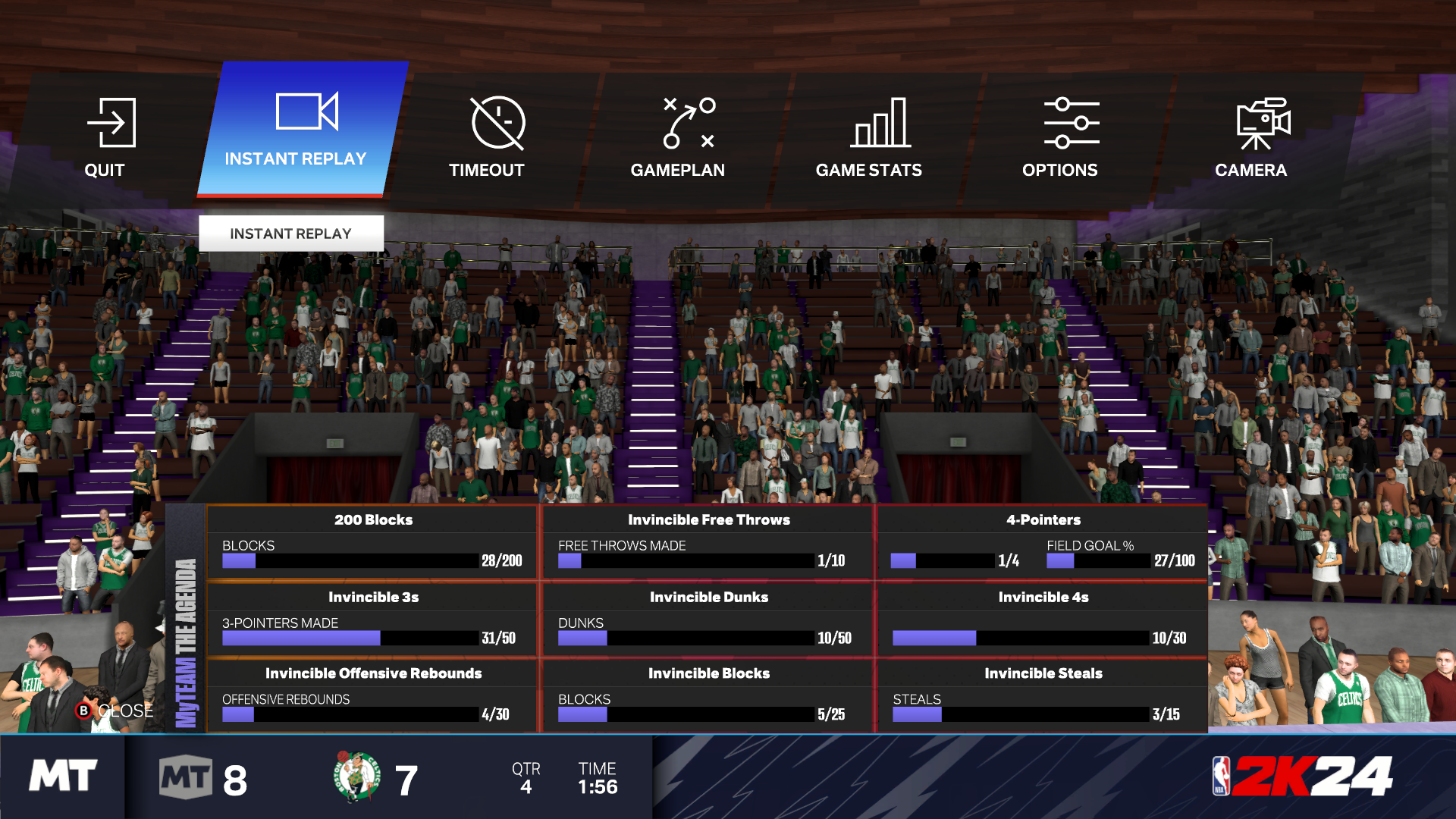Choose the Camera settings
The width and height of the screenshot is (1456, 819).
point(1251,138)
